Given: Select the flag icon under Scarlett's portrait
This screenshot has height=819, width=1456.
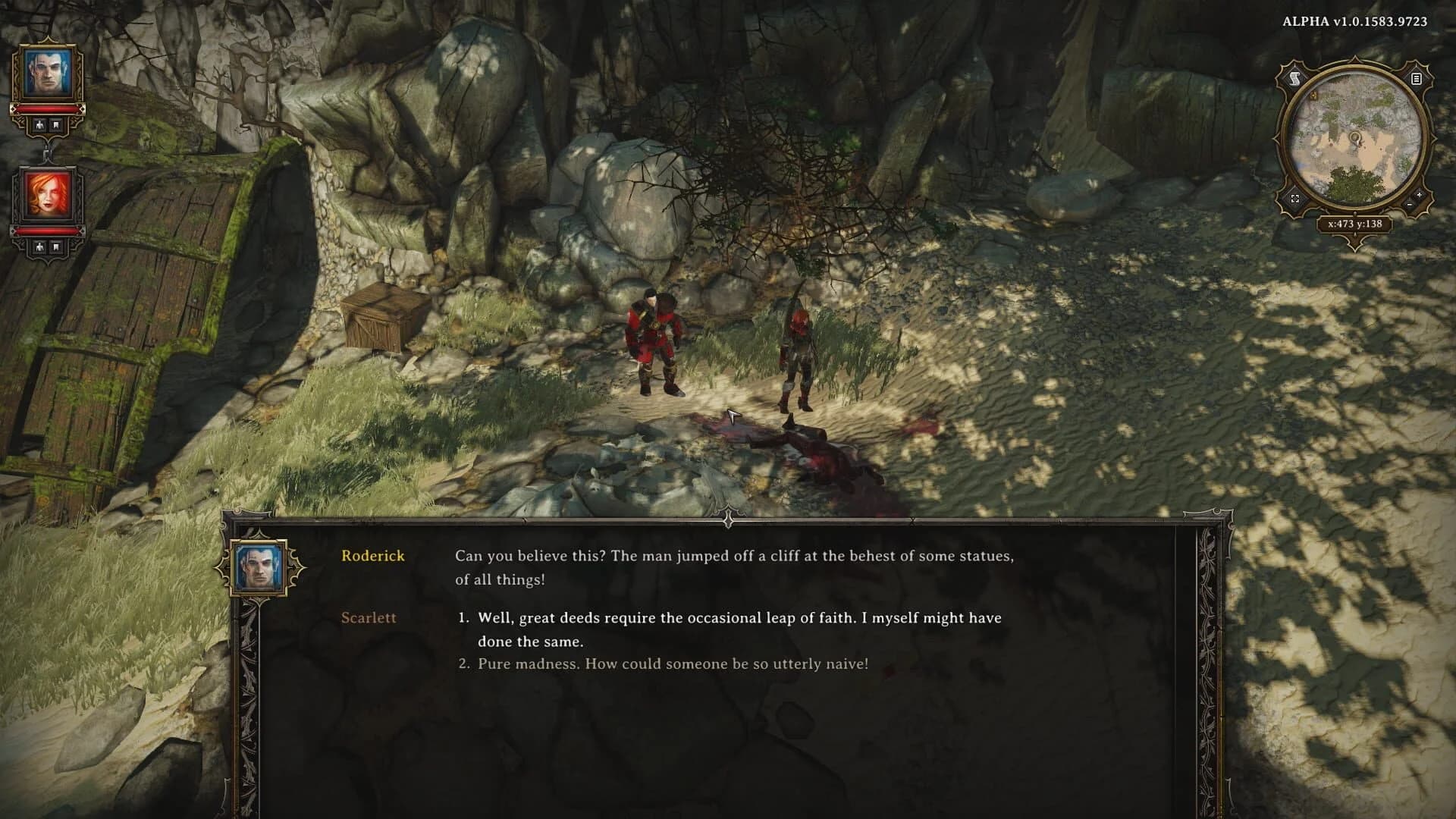Looking at the screenshot, I should [x=55, y=246].
